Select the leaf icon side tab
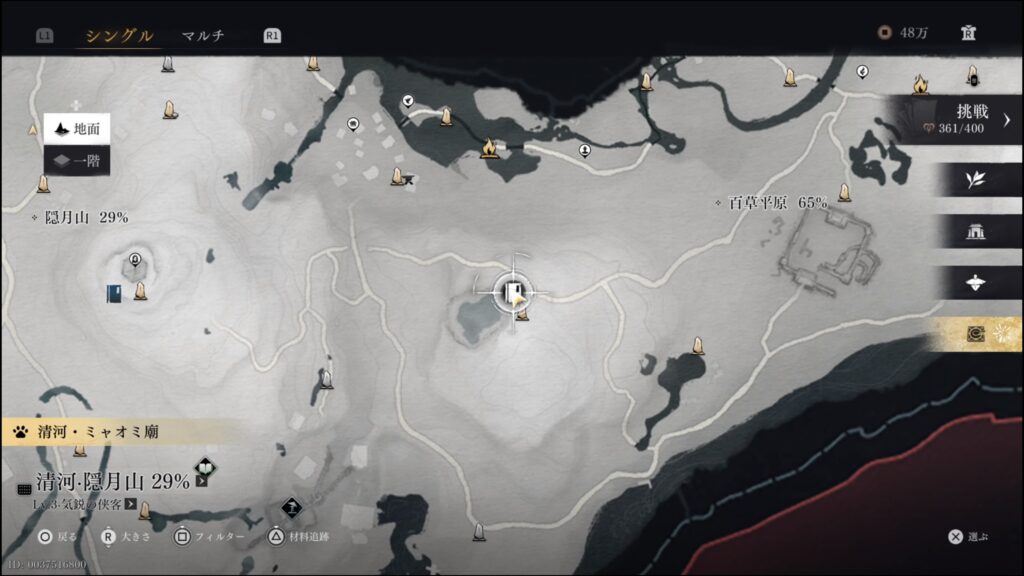The width and height of the screenshot is (1024, 576). [x=975, y=180]
